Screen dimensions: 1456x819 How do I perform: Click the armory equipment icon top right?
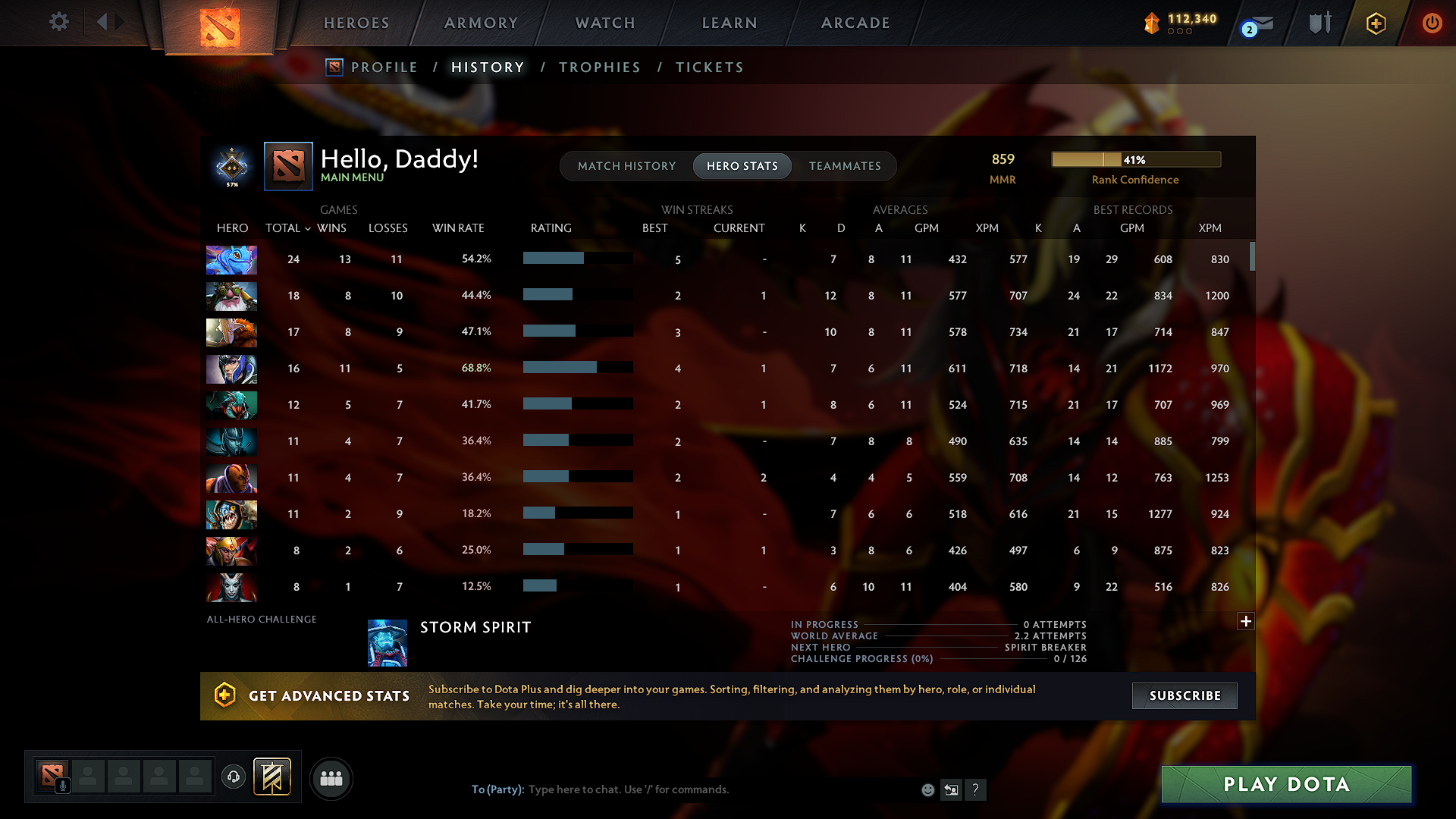pos(1319,23)
